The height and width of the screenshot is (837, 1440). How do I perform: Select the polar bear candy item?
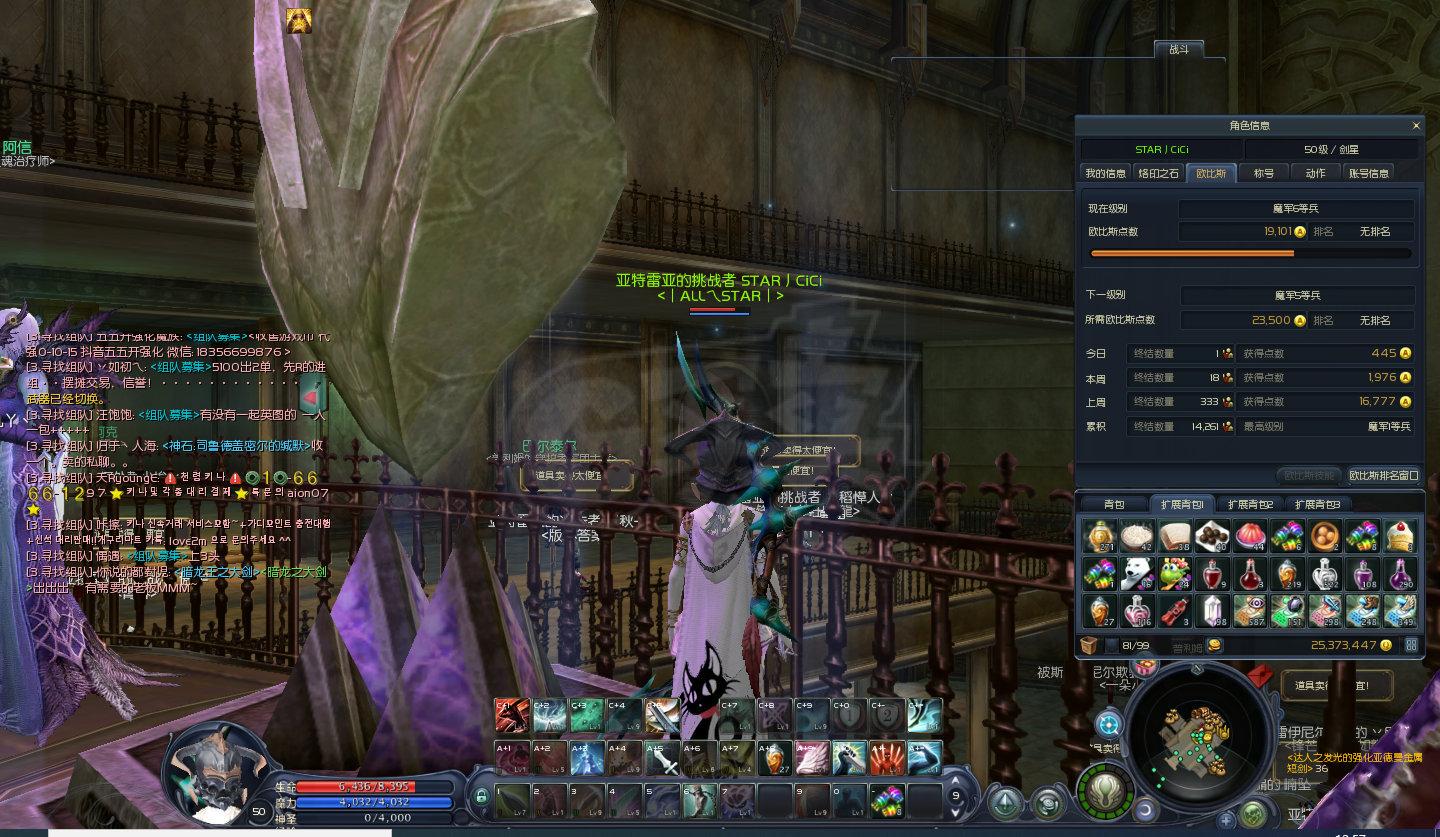click(1137, 574)
